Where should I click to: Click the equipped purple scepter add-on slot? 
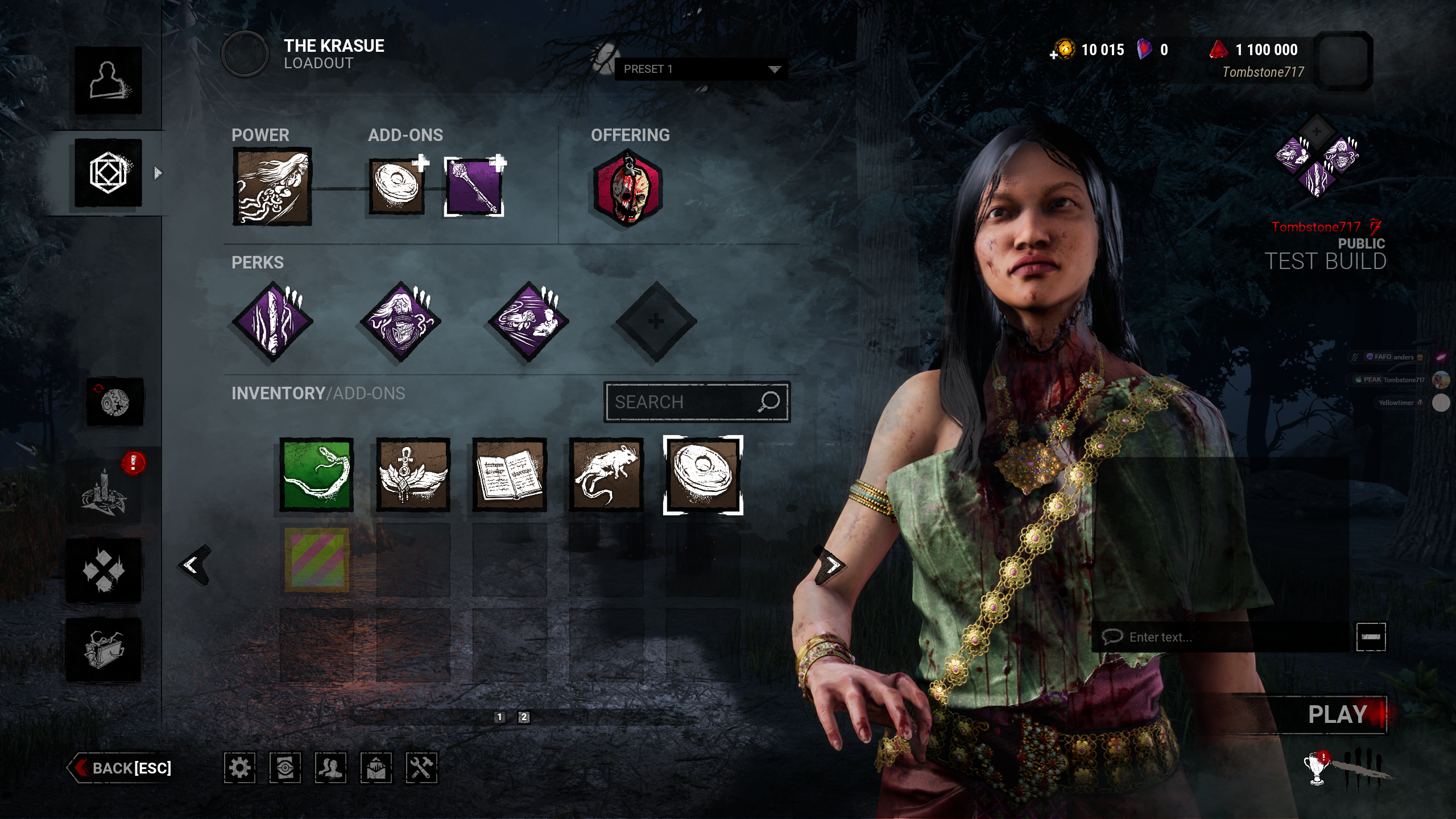pos(474,187)
